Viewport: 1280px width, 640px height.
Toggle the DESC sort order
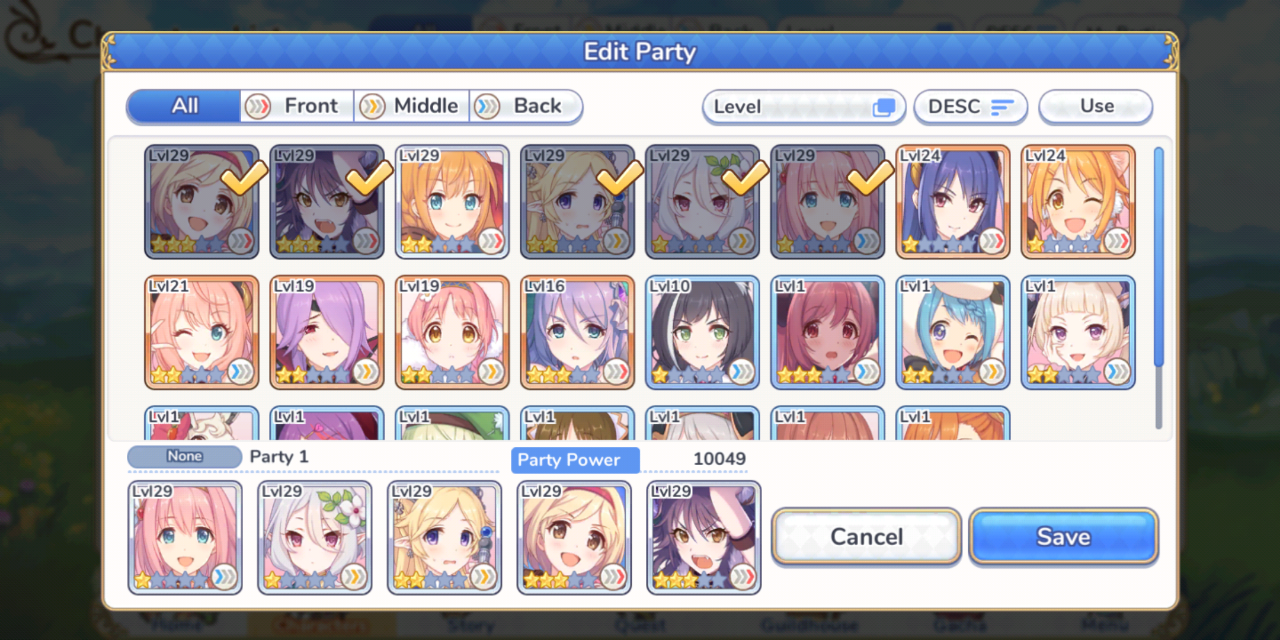(970, 107)
